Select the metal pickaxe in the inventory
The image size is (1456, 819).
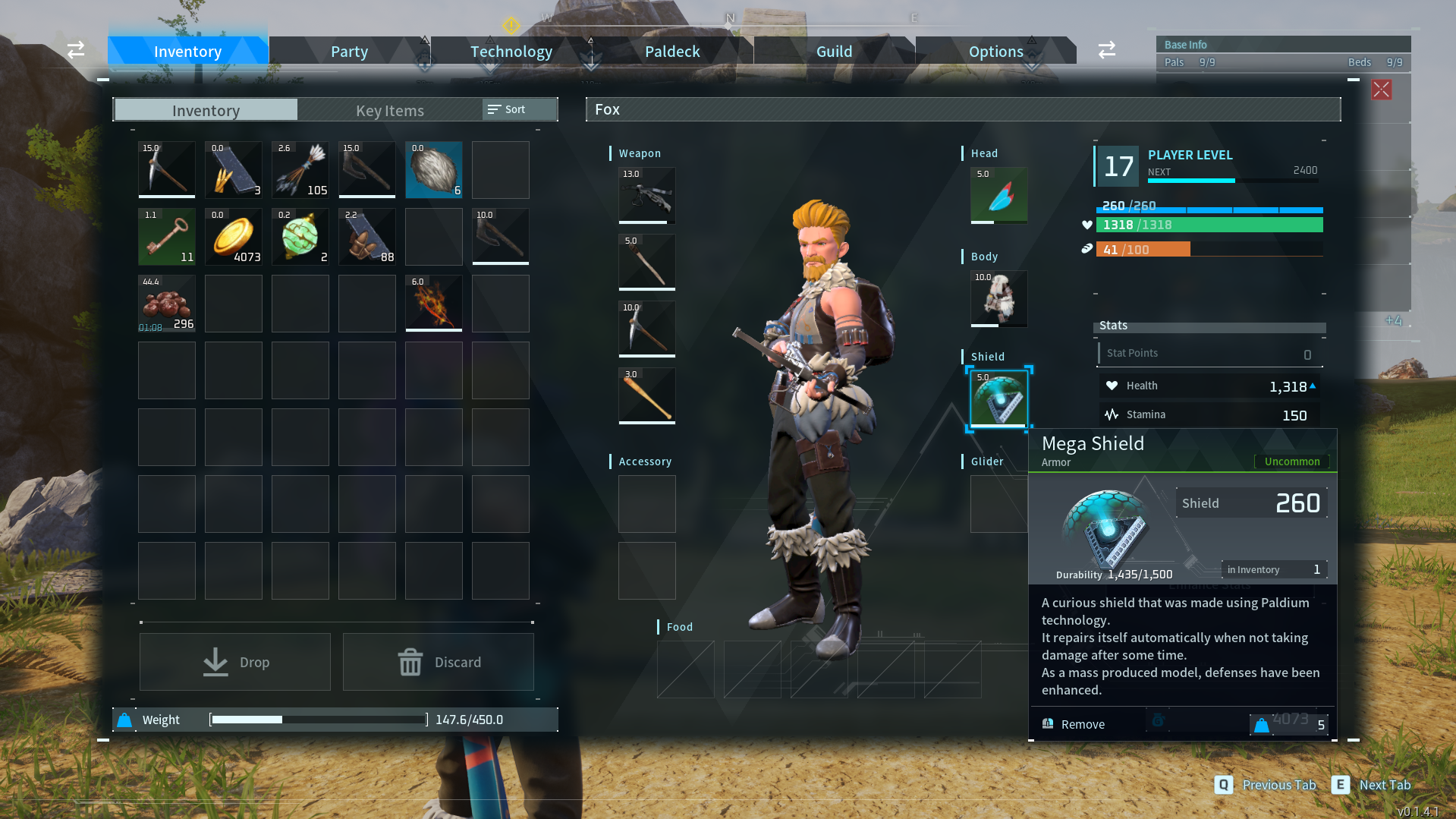[x=166, y=169]
